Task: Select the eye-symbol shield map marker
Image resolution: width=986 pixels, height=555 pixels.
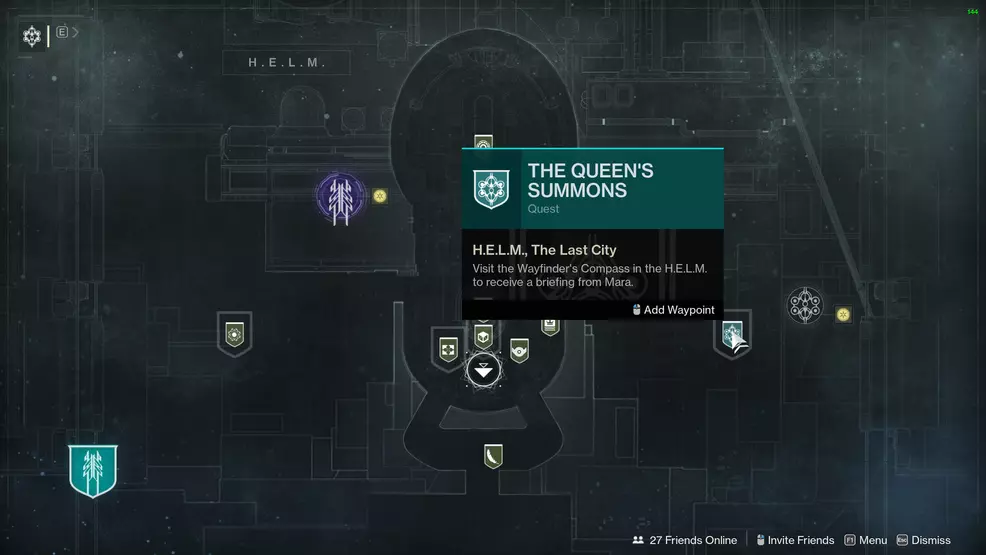Action: pos(519,349)
